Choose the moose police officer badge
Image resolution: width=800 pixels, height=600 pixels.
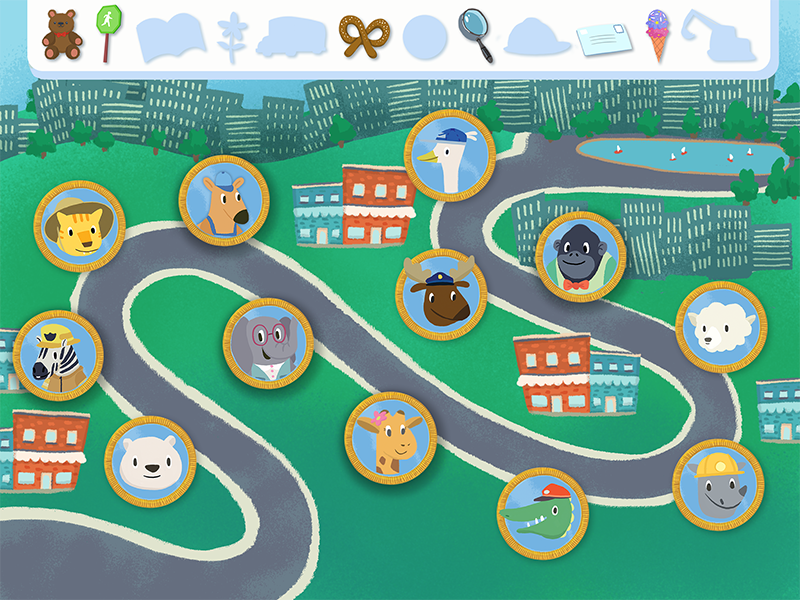tap(441, 295)
